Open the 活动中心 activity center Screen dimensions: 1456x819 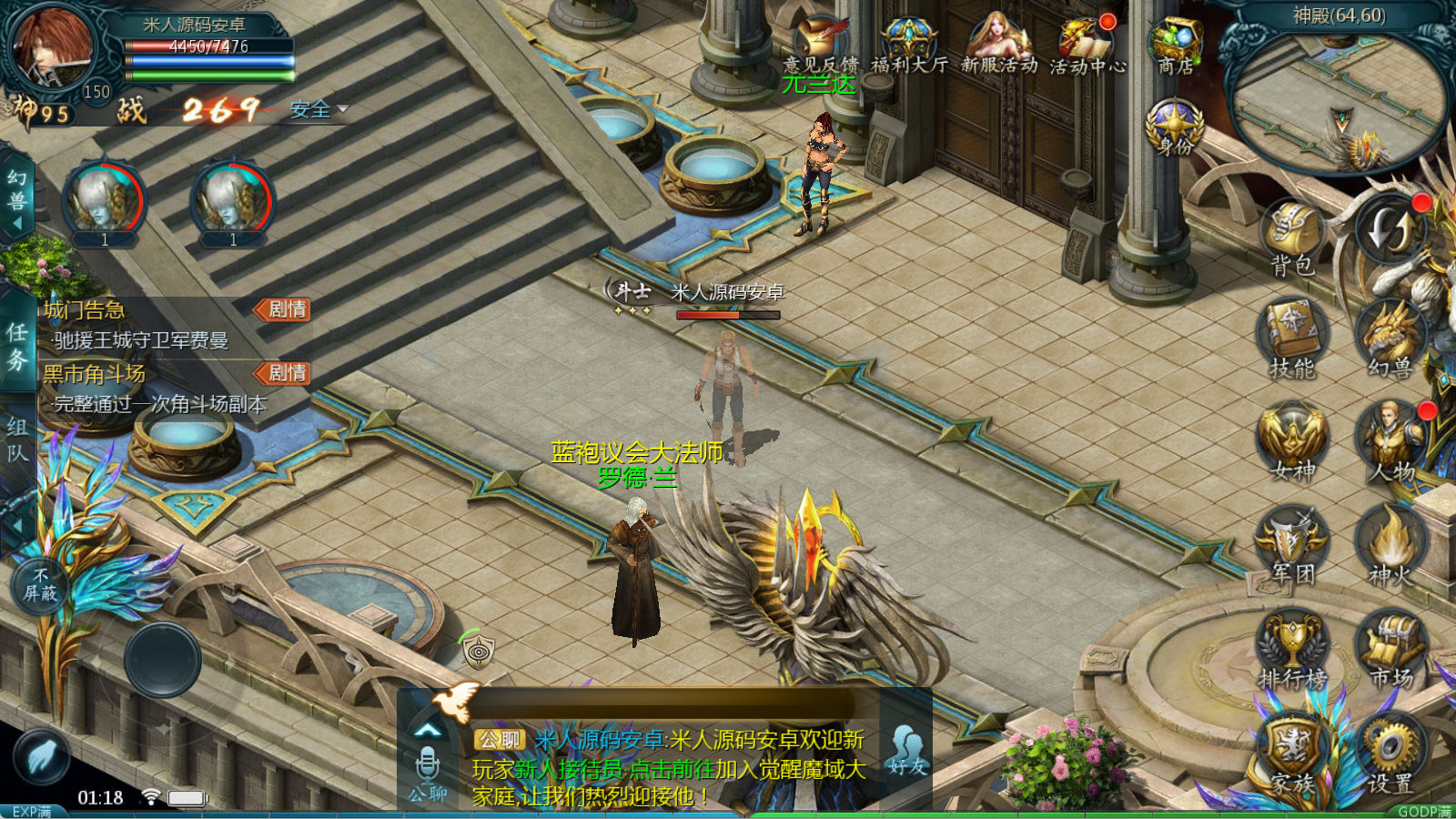coord(1087,45)
